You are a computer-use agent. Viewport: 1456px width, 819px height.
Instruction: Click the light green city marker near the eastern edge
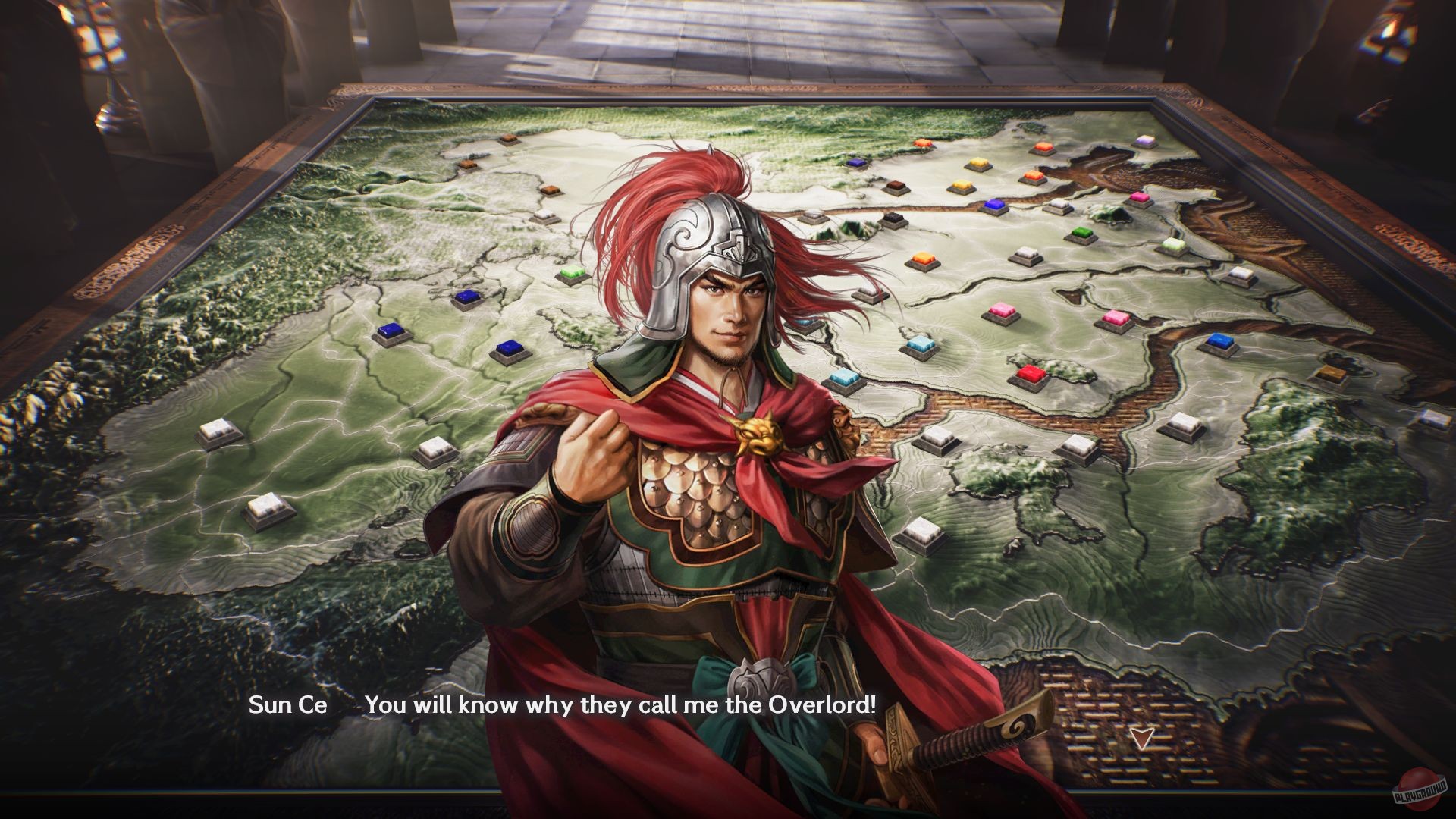[x=1172, y=244]
